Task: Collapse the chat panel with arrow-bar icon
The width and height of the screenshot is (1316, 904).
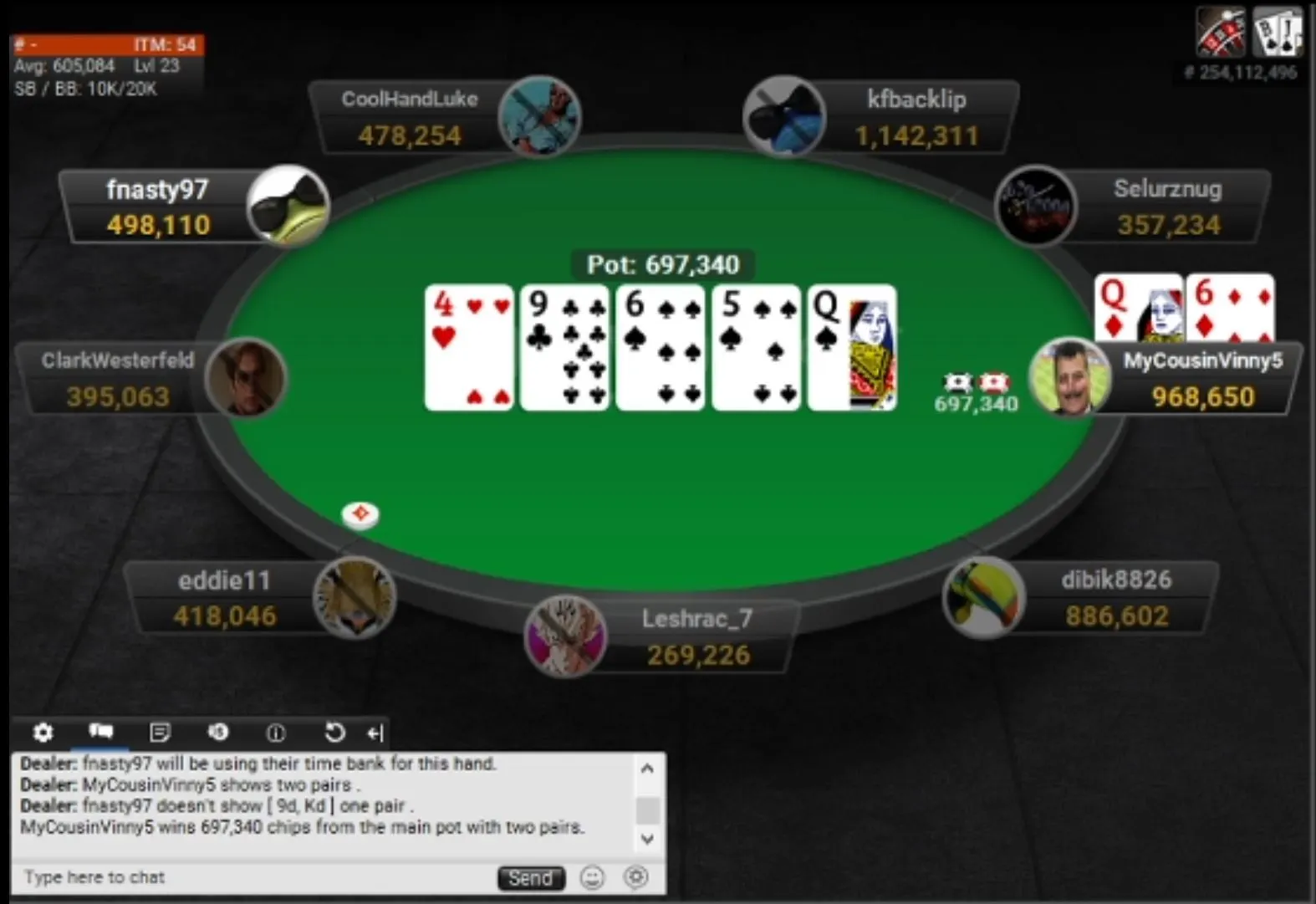Action: 375,733
